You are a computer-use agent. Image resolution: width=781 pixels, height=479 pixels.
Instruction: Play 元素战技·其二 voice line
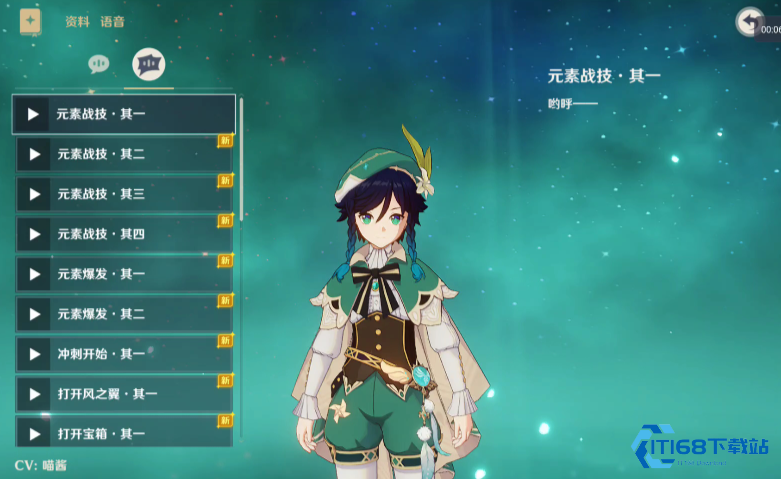(x=34, y=154)
